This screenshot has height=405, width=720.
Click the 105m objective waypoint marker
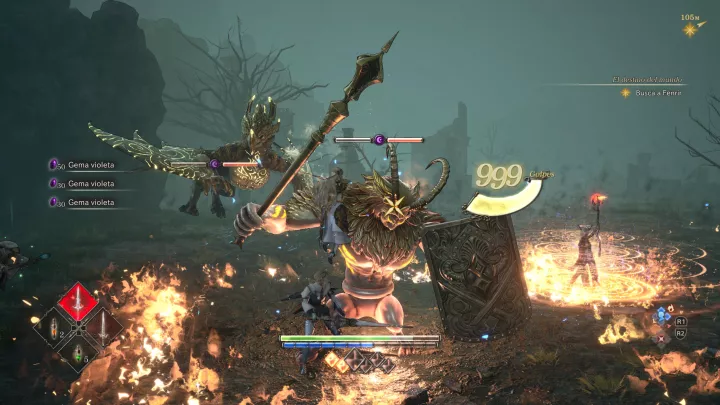690,29
